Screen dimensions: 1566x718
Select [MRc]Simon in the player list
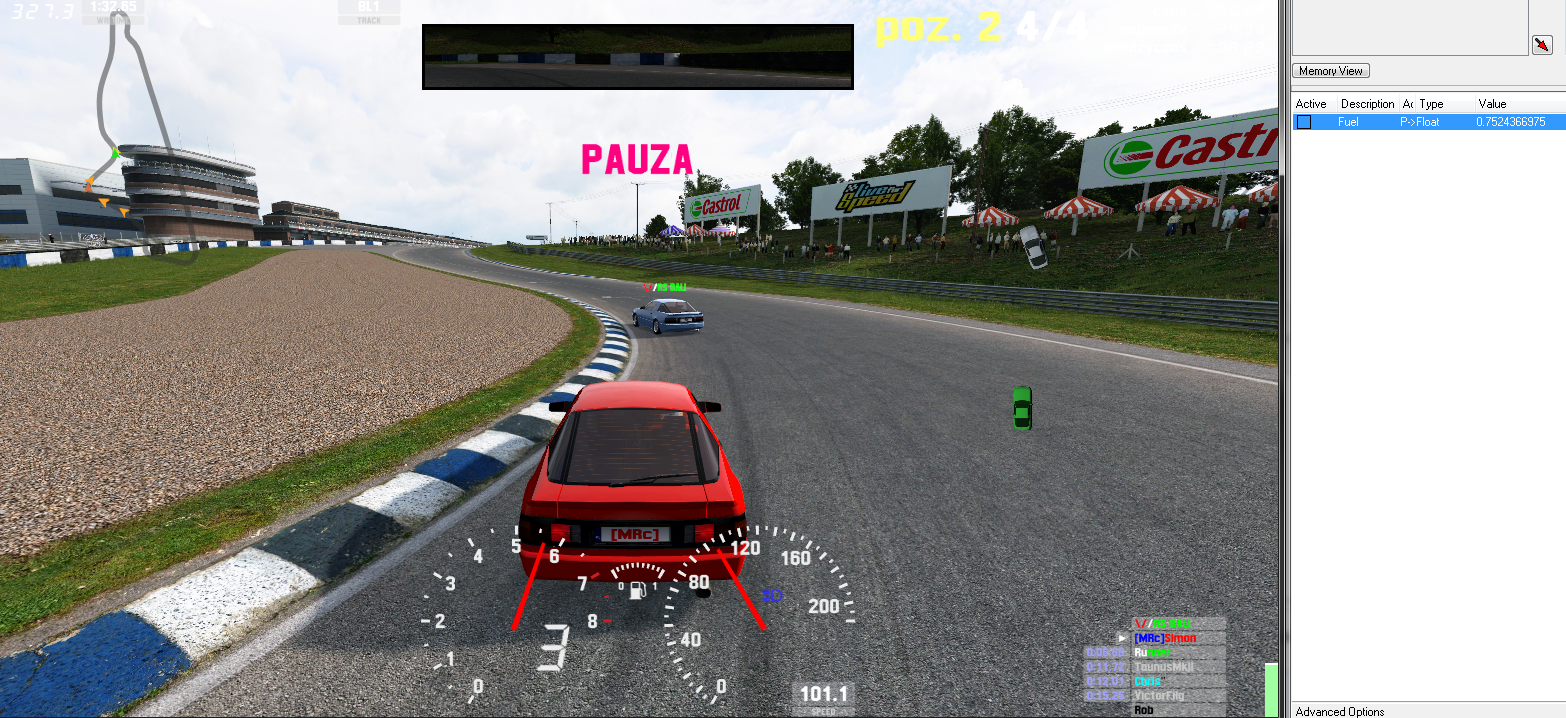[1165, 638]
